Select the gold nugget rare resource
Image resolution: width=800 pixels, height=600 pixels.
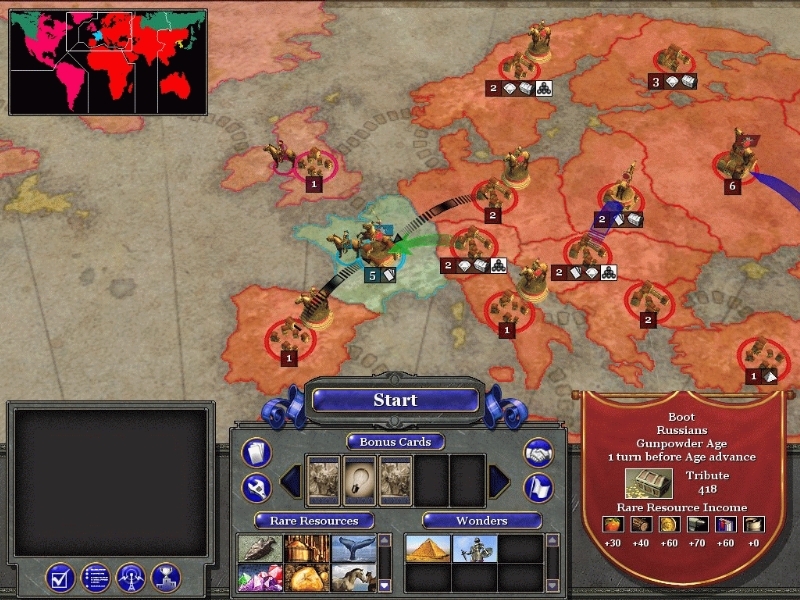tap(304, 577)
